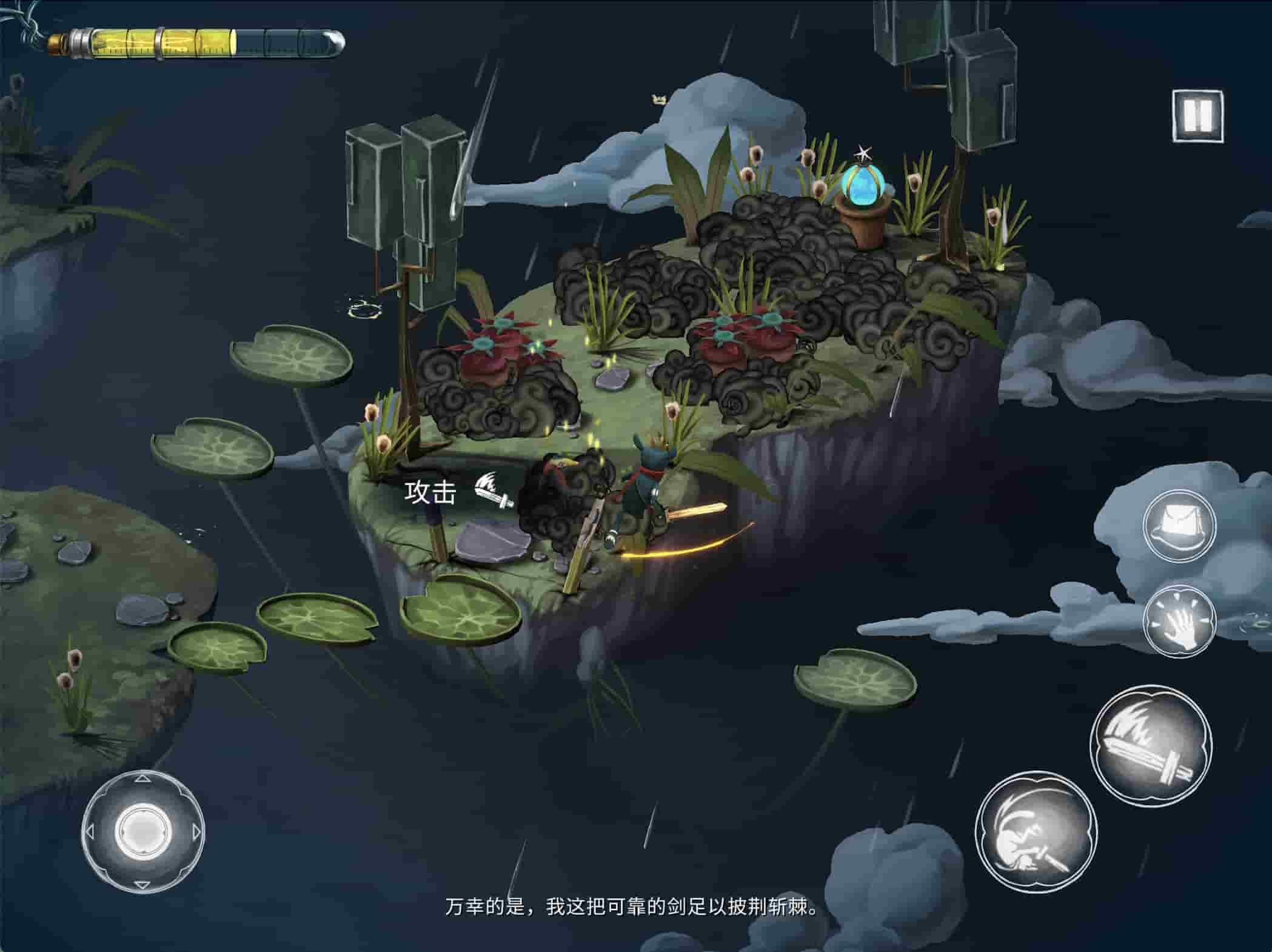Tap the hand interact button
The height and width of the screenshot is (952, 1272).
[x=1179, y=621]
